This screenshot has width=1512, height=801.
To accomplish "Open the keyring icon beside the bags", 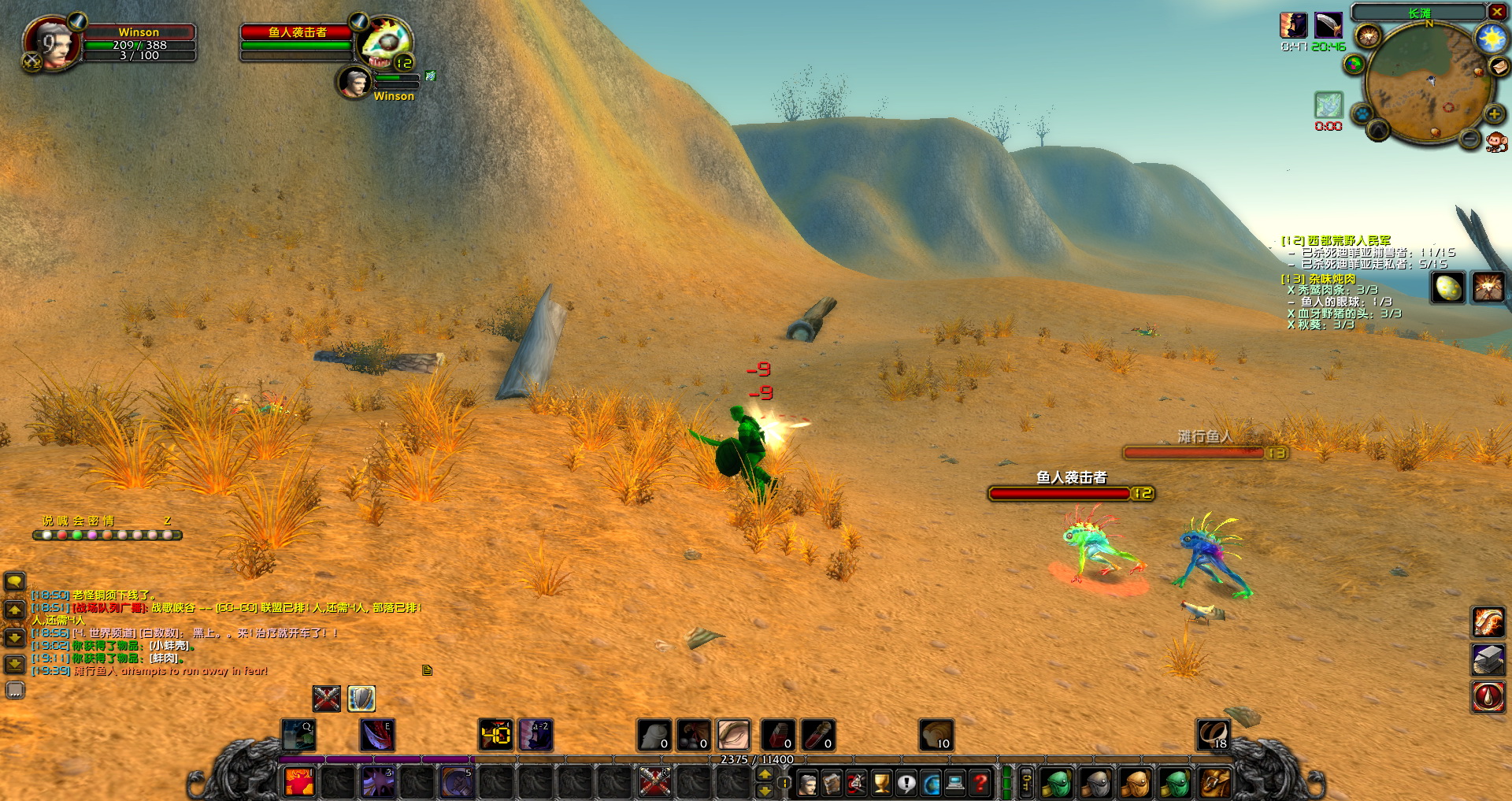I will (1026, 781).
